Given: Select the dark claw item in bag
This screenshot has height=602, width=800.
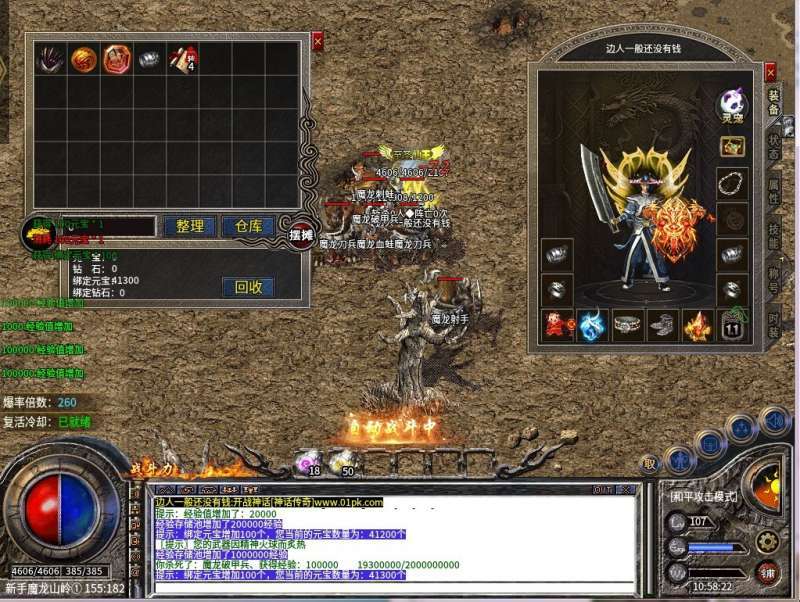Looking at the screenshot, I should 49,59.
